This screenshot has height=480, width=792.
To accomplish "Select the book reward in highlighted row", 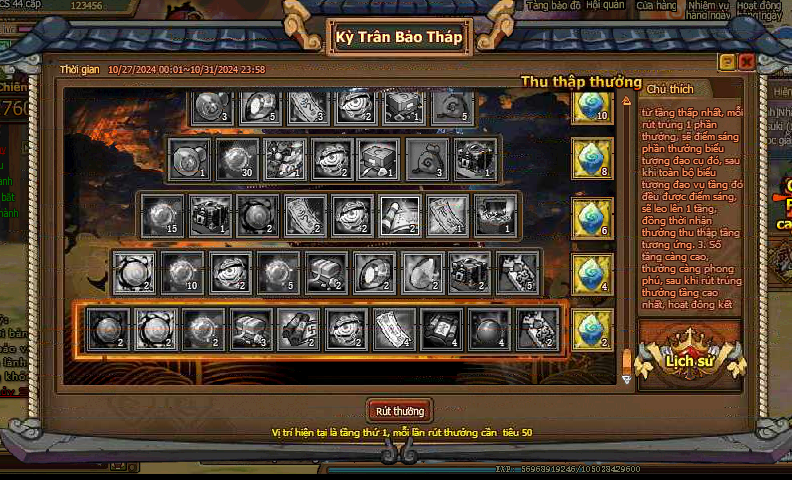I will [440, 329].
